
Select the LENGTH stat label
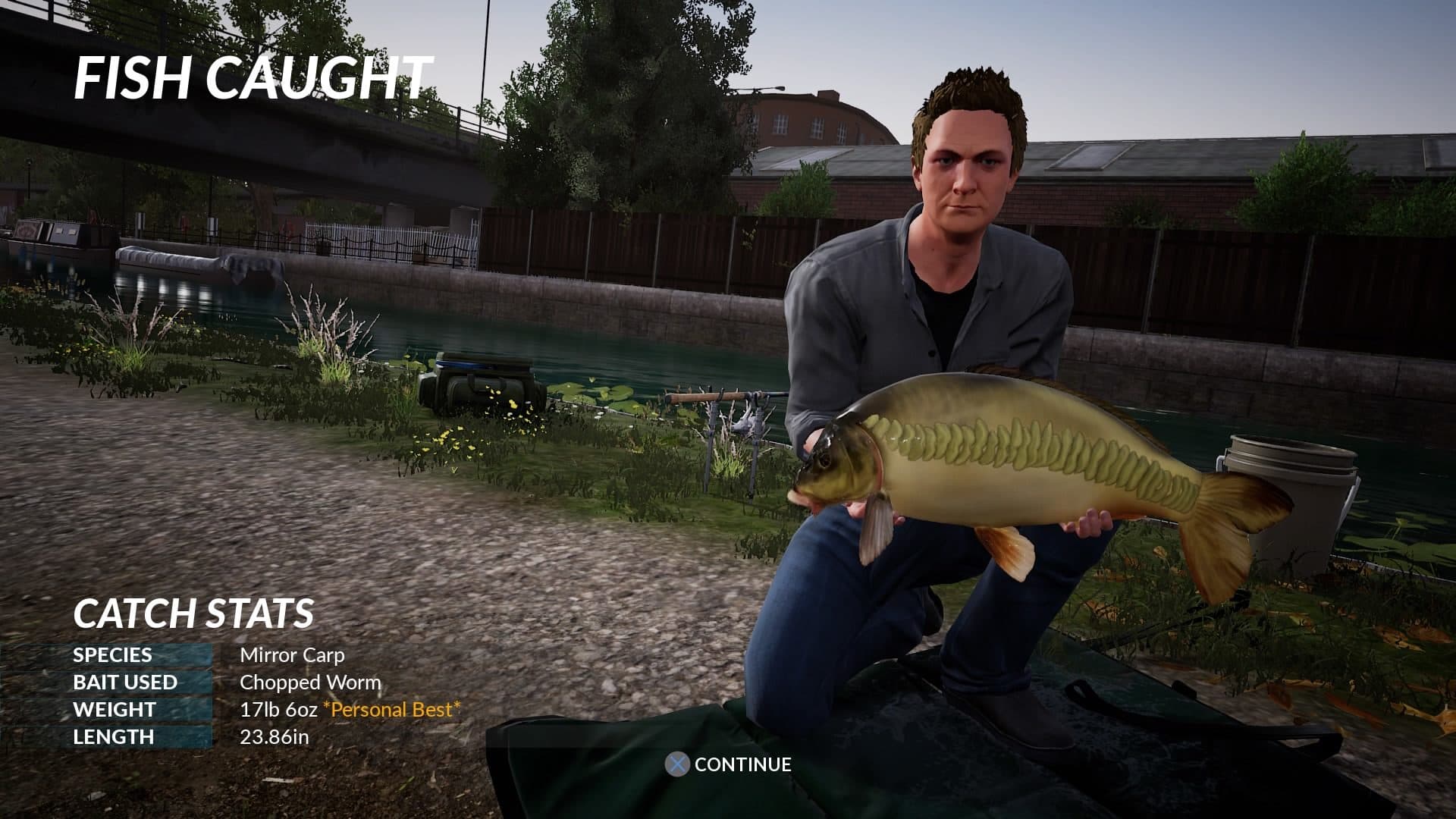coord(112,736)
